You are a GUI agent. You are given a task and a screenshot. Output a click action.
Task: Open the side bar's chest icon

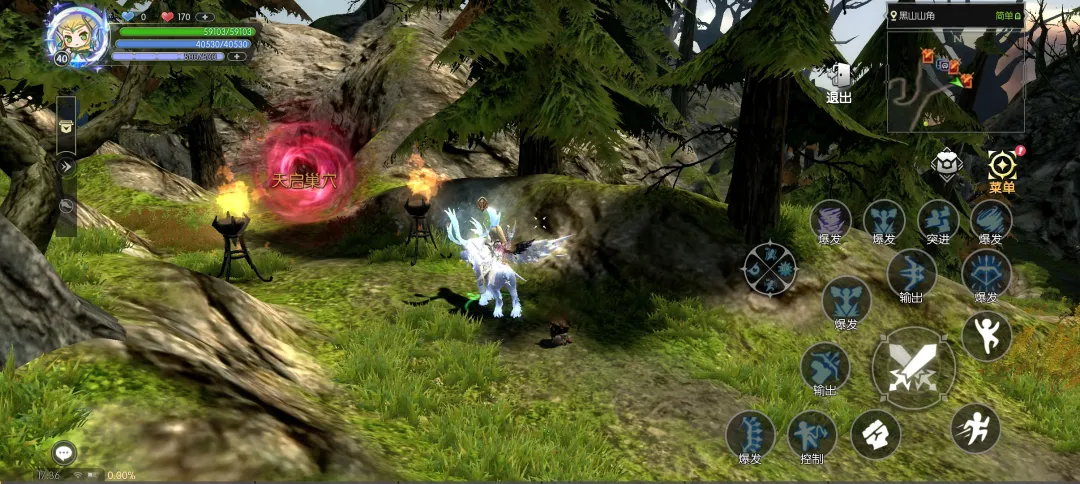point(66,126)
